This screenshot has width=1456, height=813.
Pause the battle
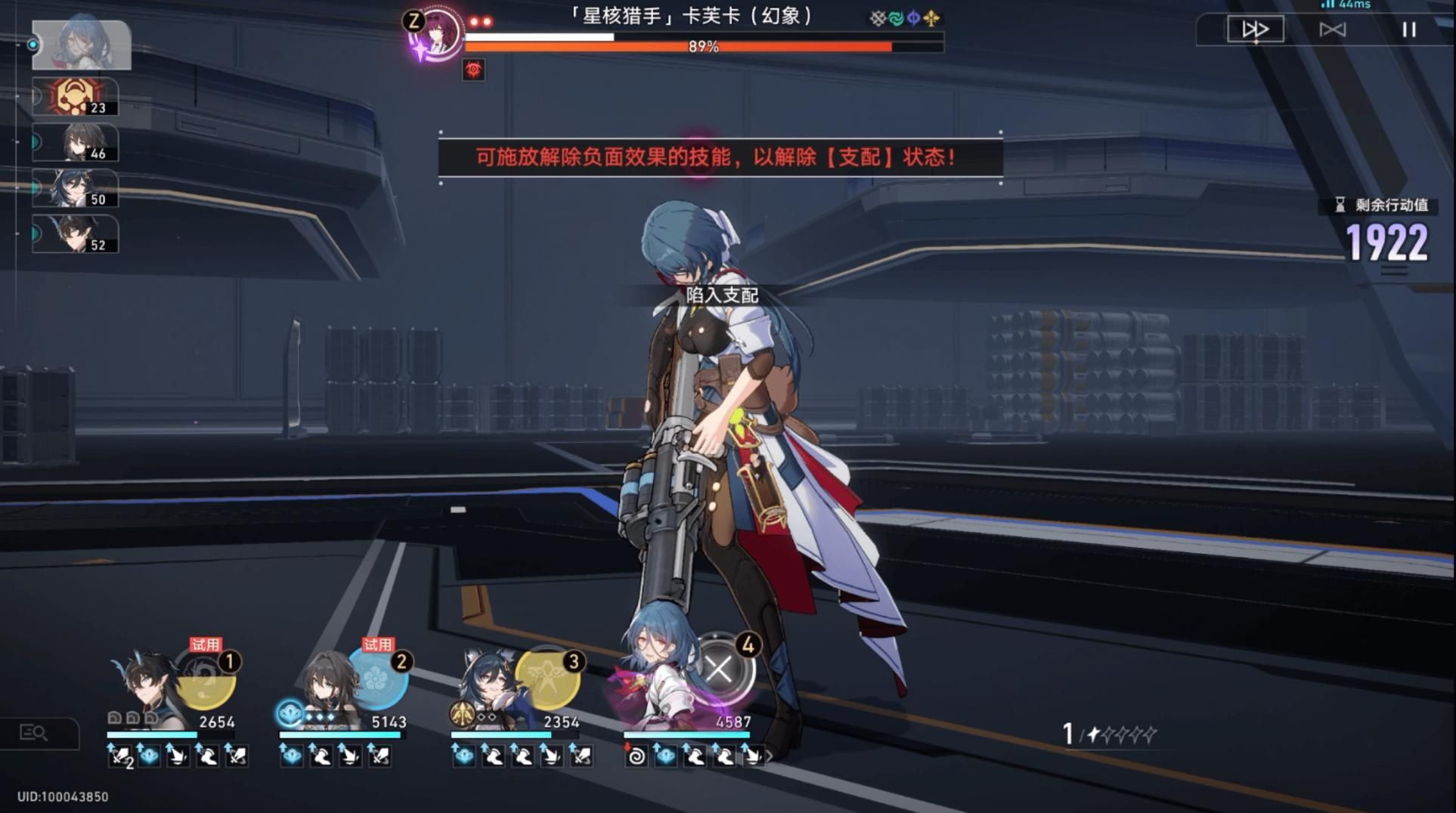[1408, 29]
